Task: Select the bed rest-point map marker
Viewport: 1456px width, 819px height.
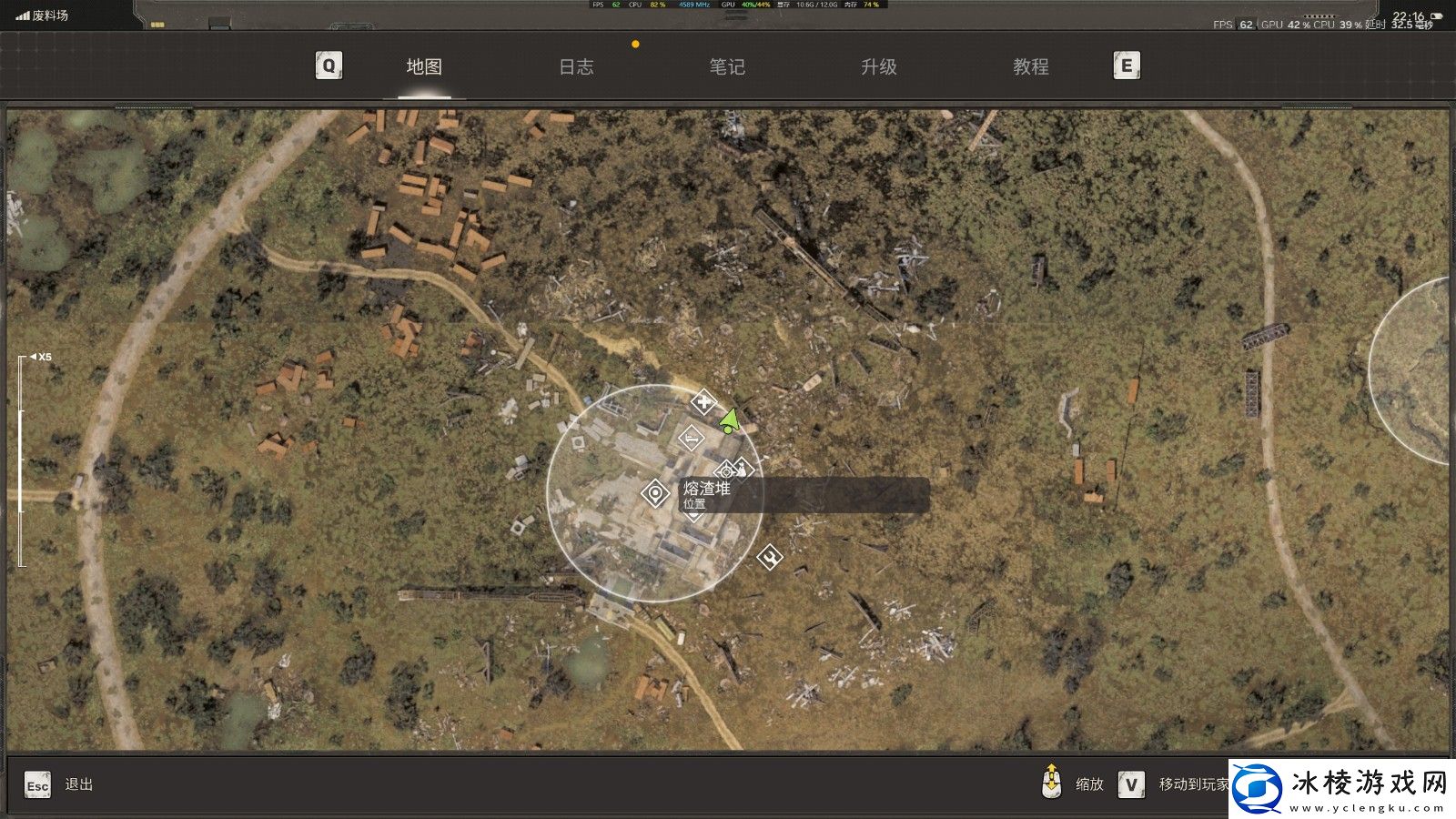Action: click(692, 439)
